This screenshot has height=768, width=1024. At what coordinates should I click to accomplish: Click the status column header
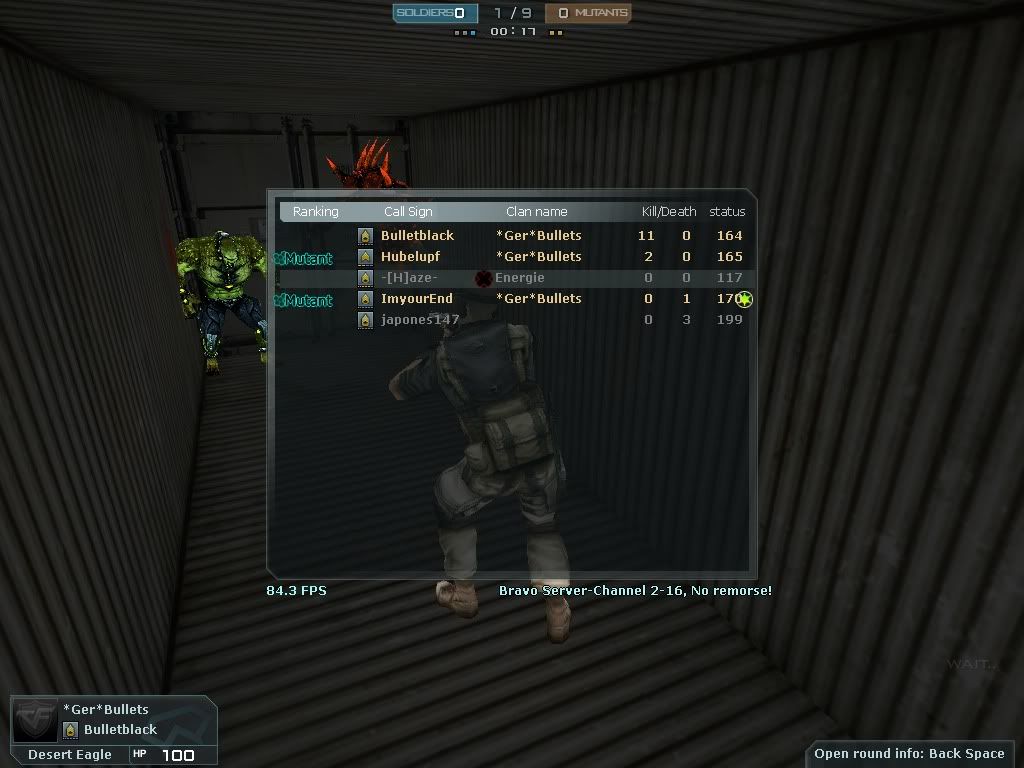(x=727, y=212)
